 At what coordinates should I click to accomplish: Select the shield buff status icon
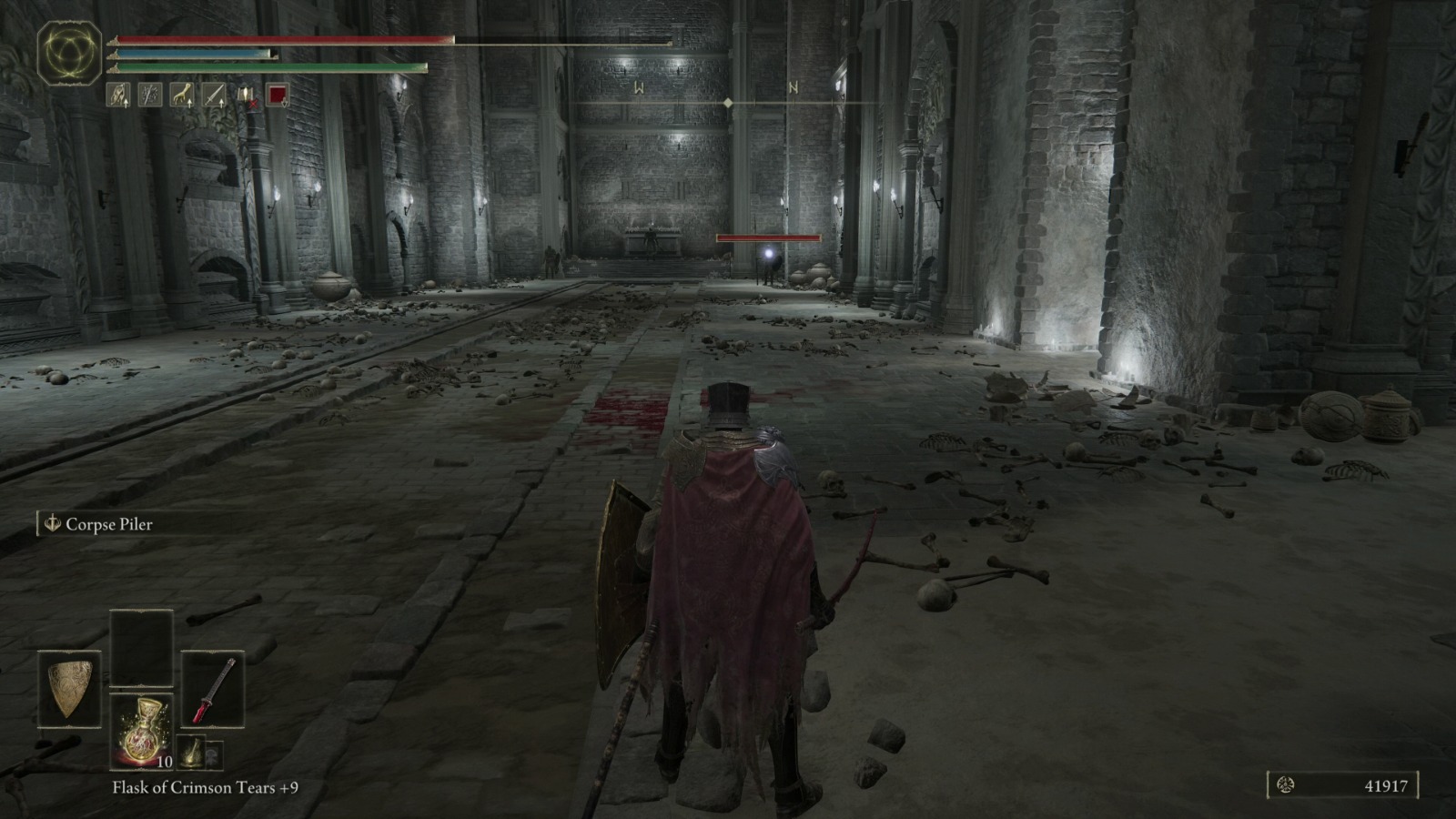coord(116,96)
